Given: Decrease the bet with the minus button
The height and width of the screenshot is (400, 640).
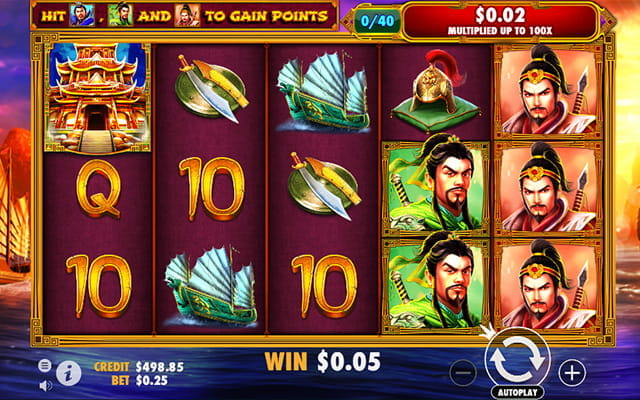Looking at the screenshot, I should click(x=463, y=373).
